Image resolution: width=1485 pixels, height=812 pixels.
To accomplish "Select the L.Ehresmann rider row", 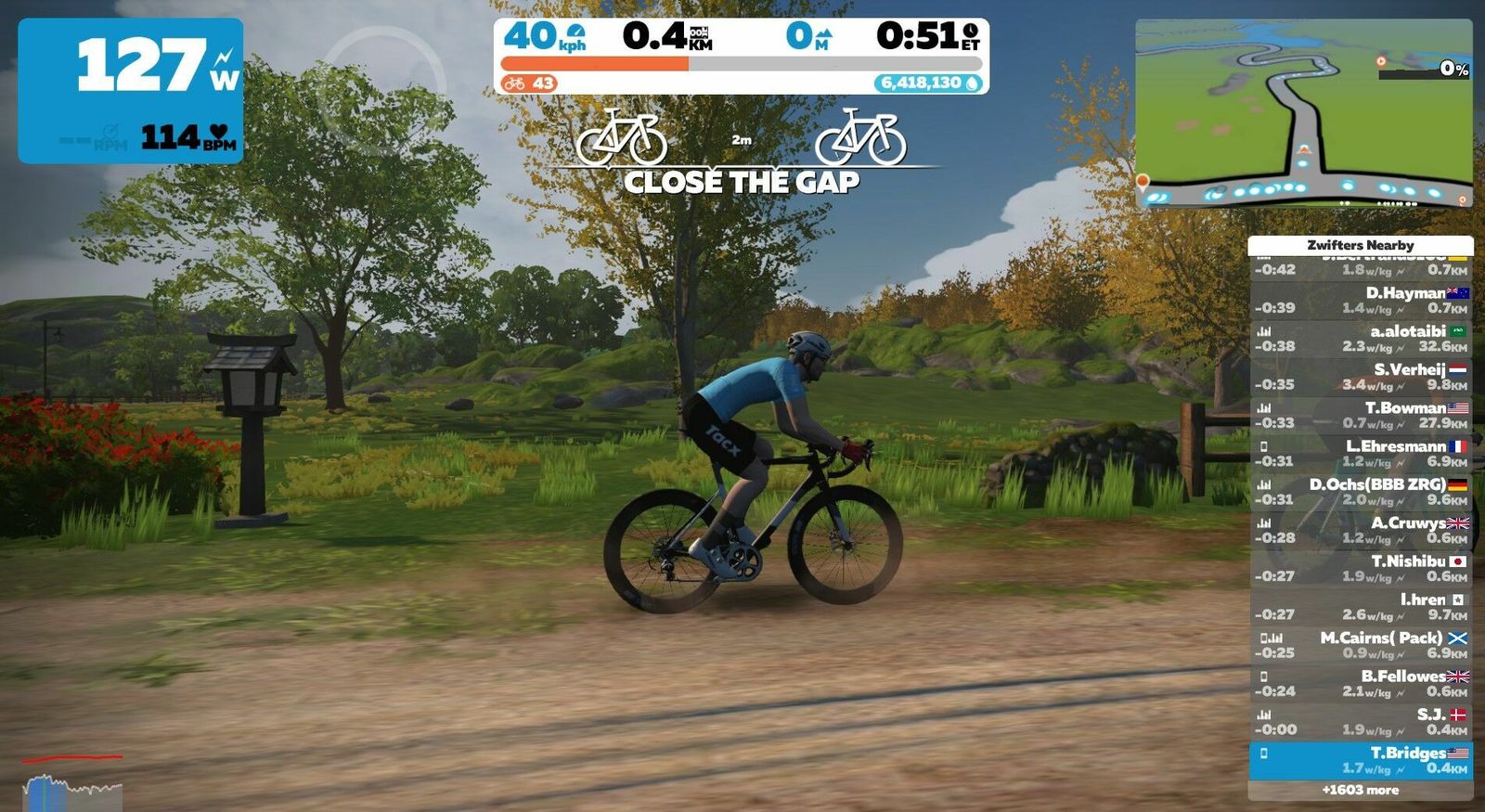I will pos(1360,454).
